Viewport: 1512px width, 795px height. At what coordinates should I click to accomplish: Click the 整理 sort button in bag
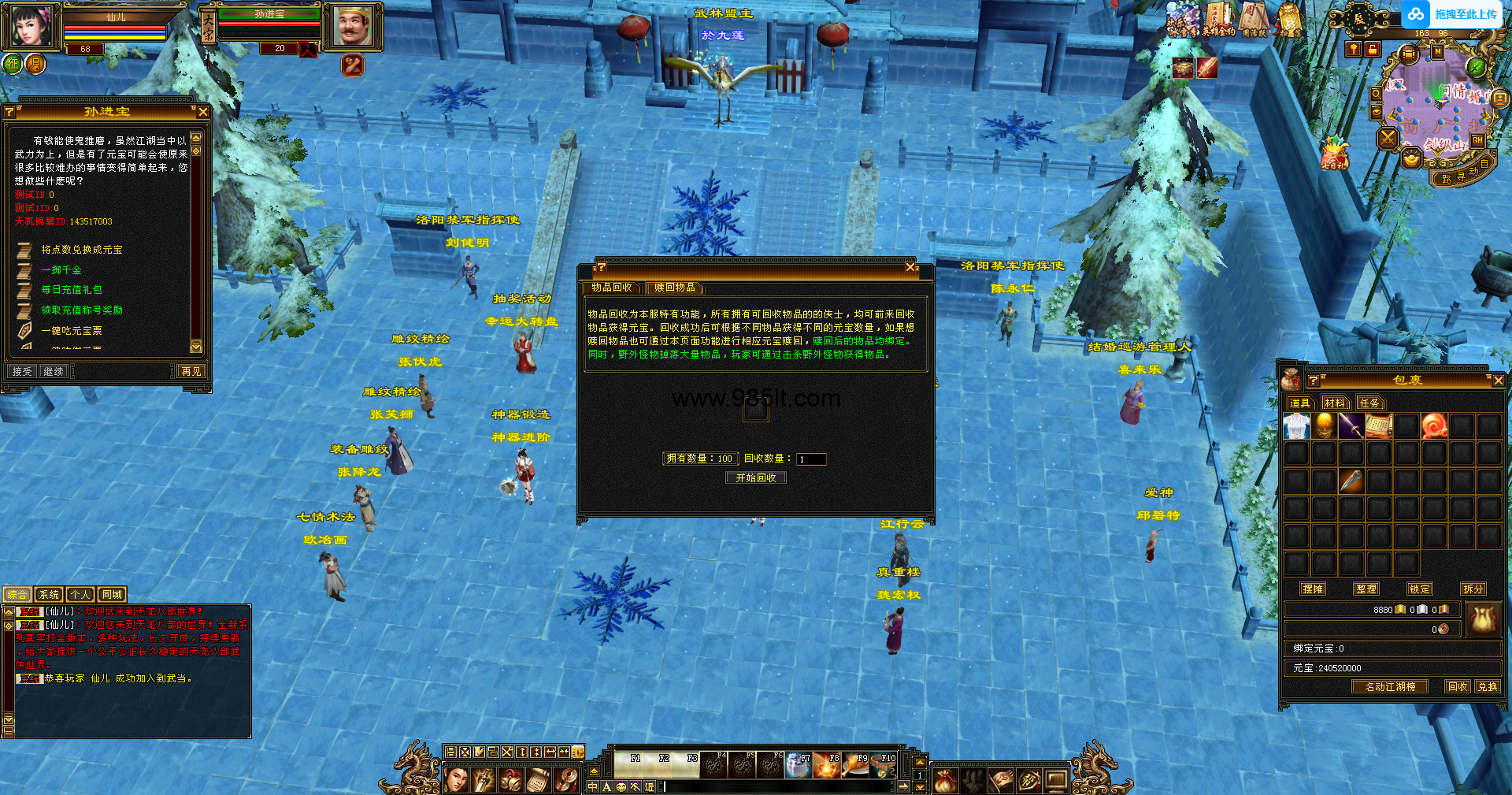(1366, 589)
